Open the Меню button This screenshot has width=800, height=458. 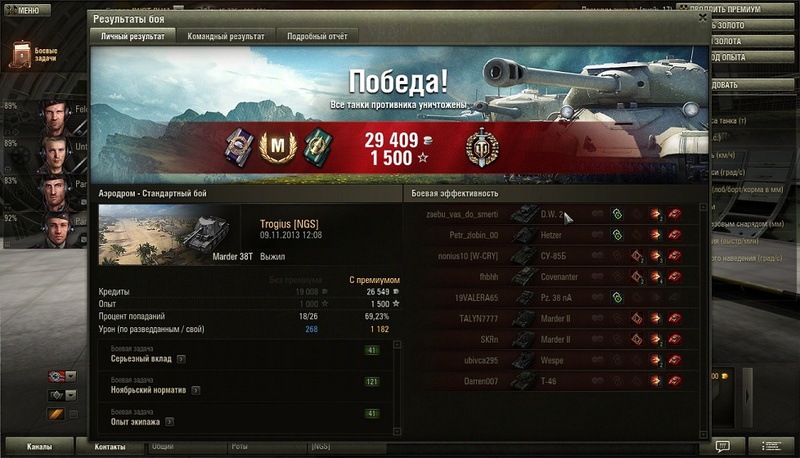click(x=26, y=10)
